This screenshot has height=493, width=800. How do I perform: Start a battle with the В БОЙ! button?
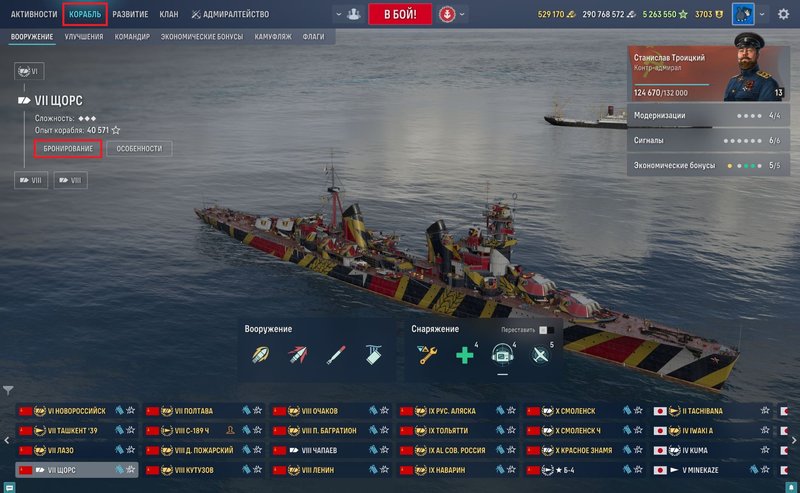pyautogui.click(x=400, y=14)
